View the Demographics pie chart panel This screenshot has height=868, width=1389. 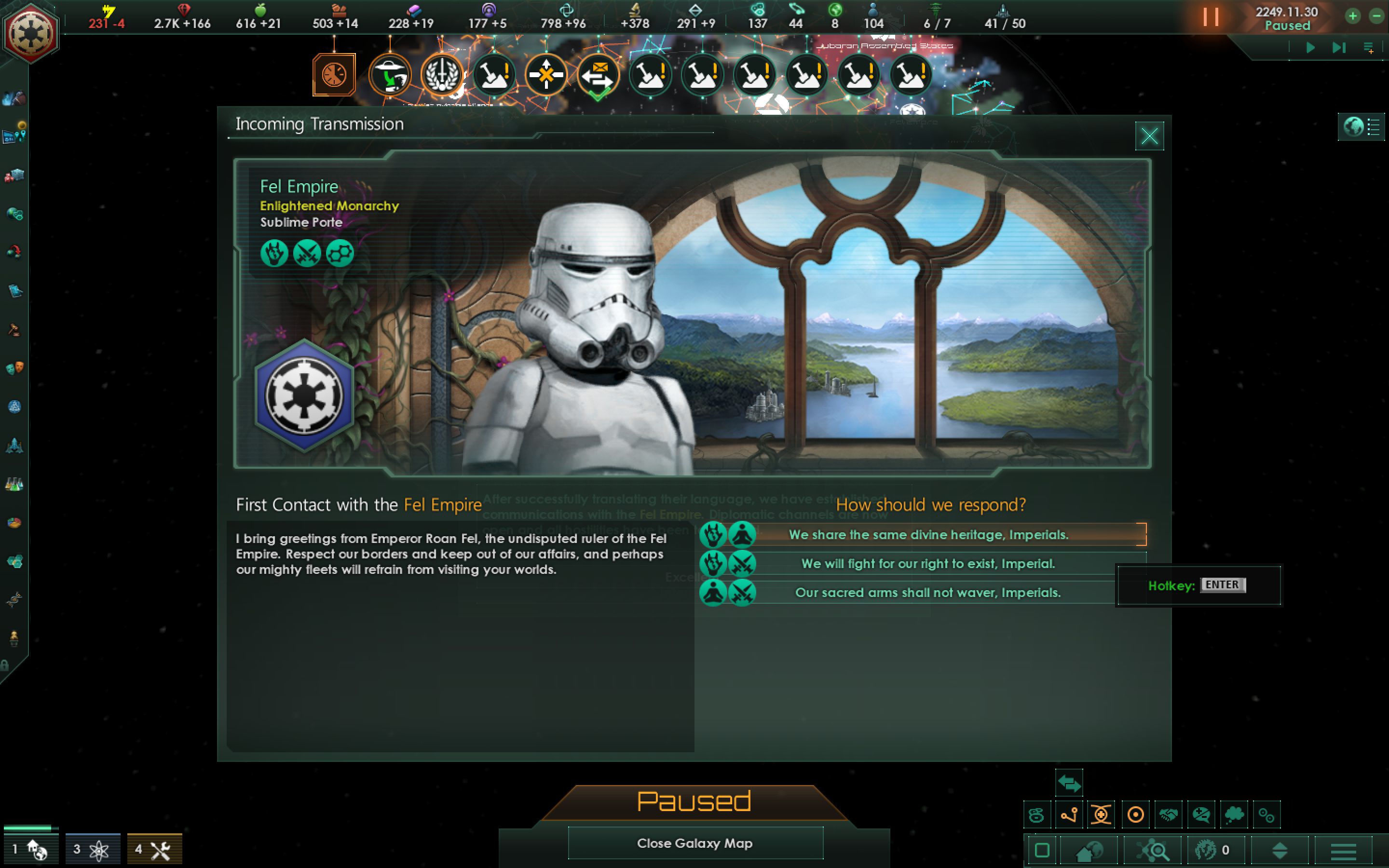click(14, 522)
